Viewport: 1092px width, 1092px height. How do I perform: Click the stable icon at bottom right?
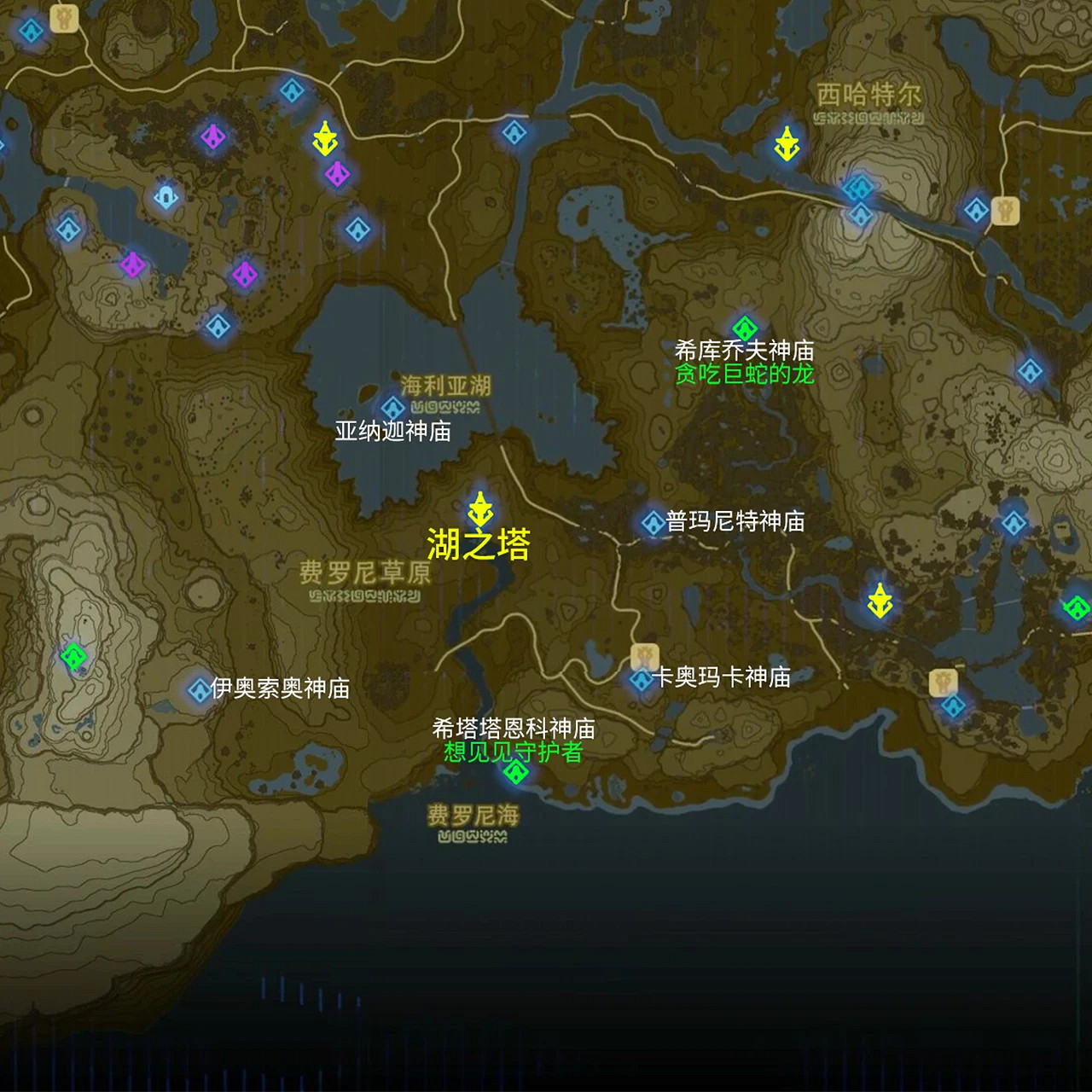tap(943, 682)
